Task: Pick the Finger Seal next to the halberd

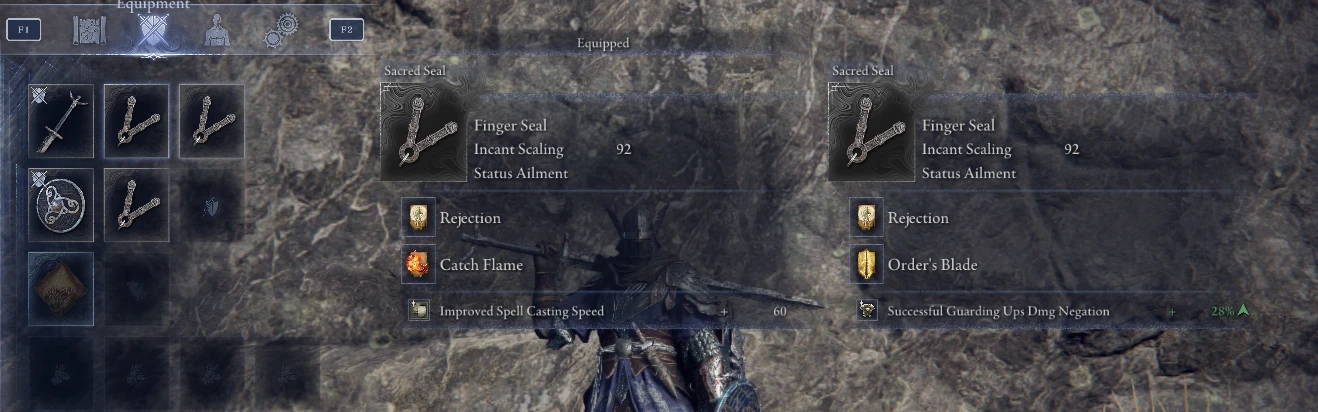Action: click(x=136, y=120)
